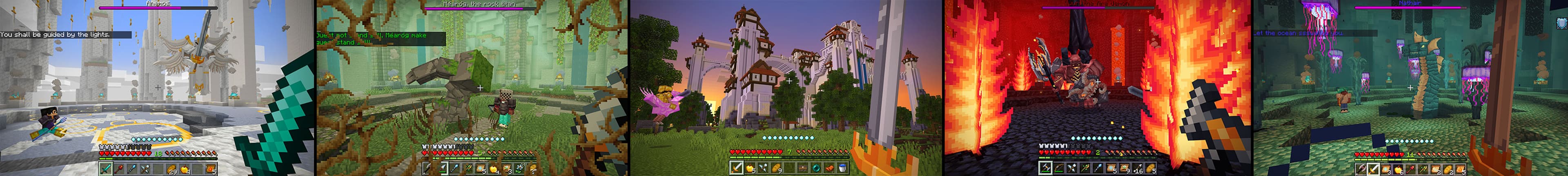Select the sword in the Nathair fight hotbar
This screenshot has width=1568, height=176.
[x=1374, y=169]
